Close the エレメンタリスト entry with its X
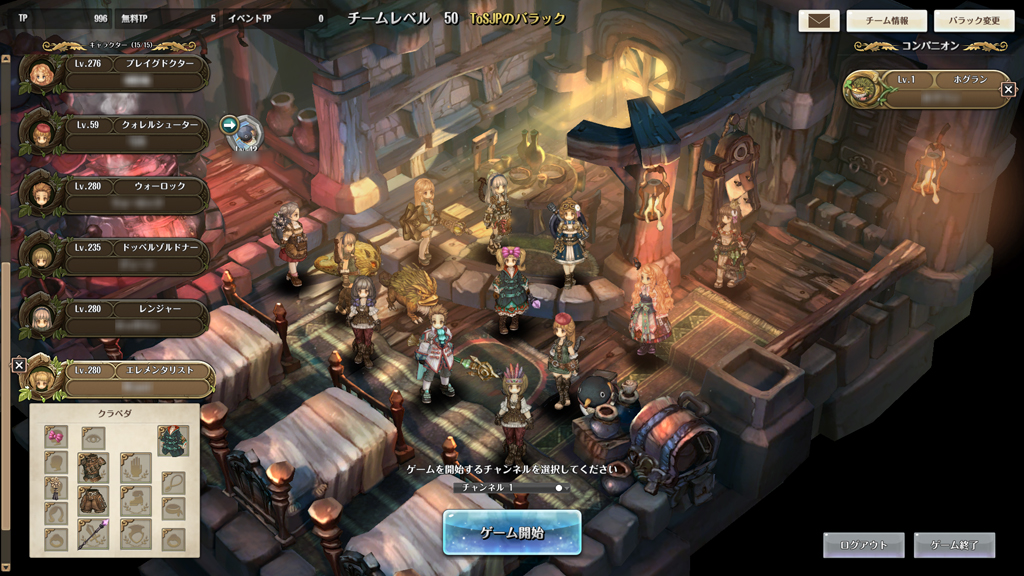Screen dimensions: 1024x576 19,366
